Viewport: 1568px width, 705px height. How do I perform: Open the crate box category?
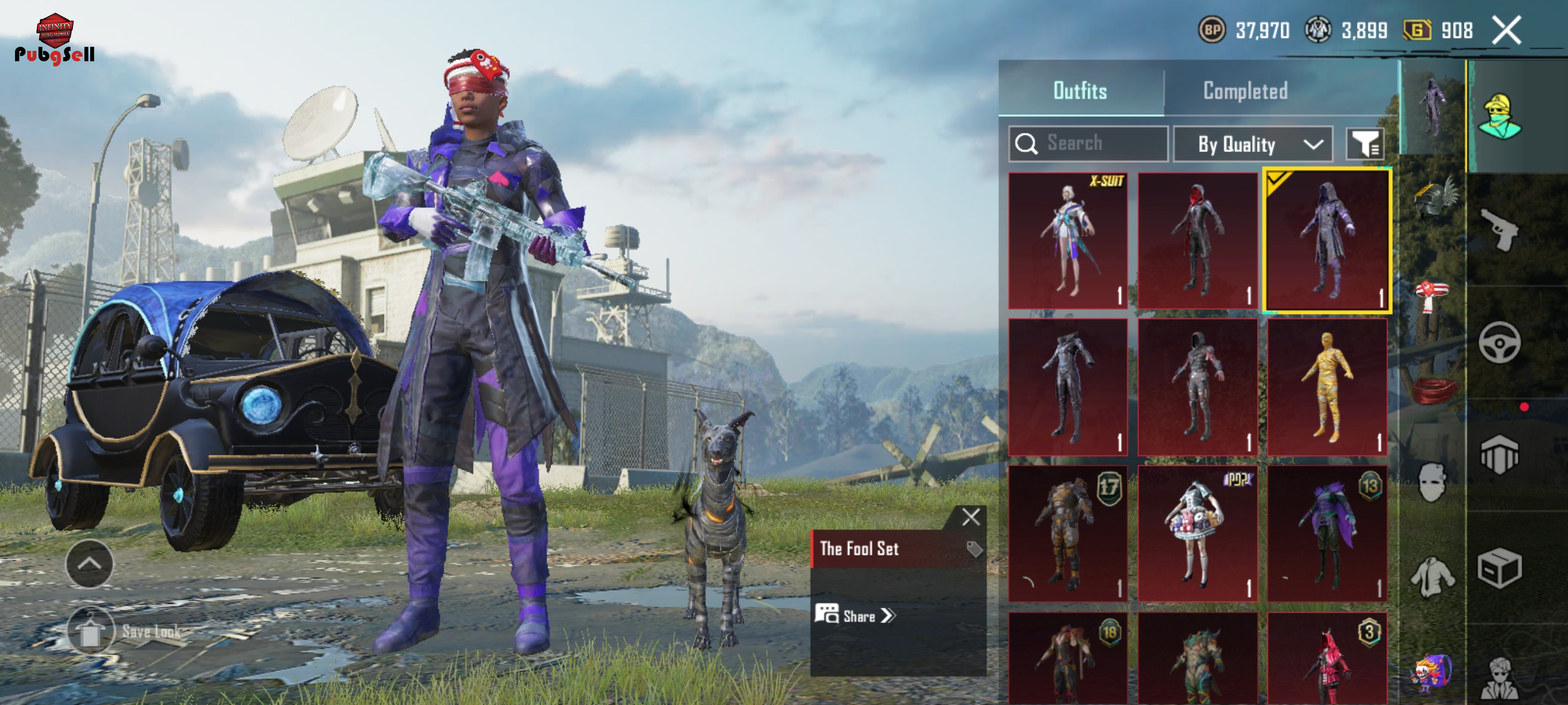point(1499,567)
